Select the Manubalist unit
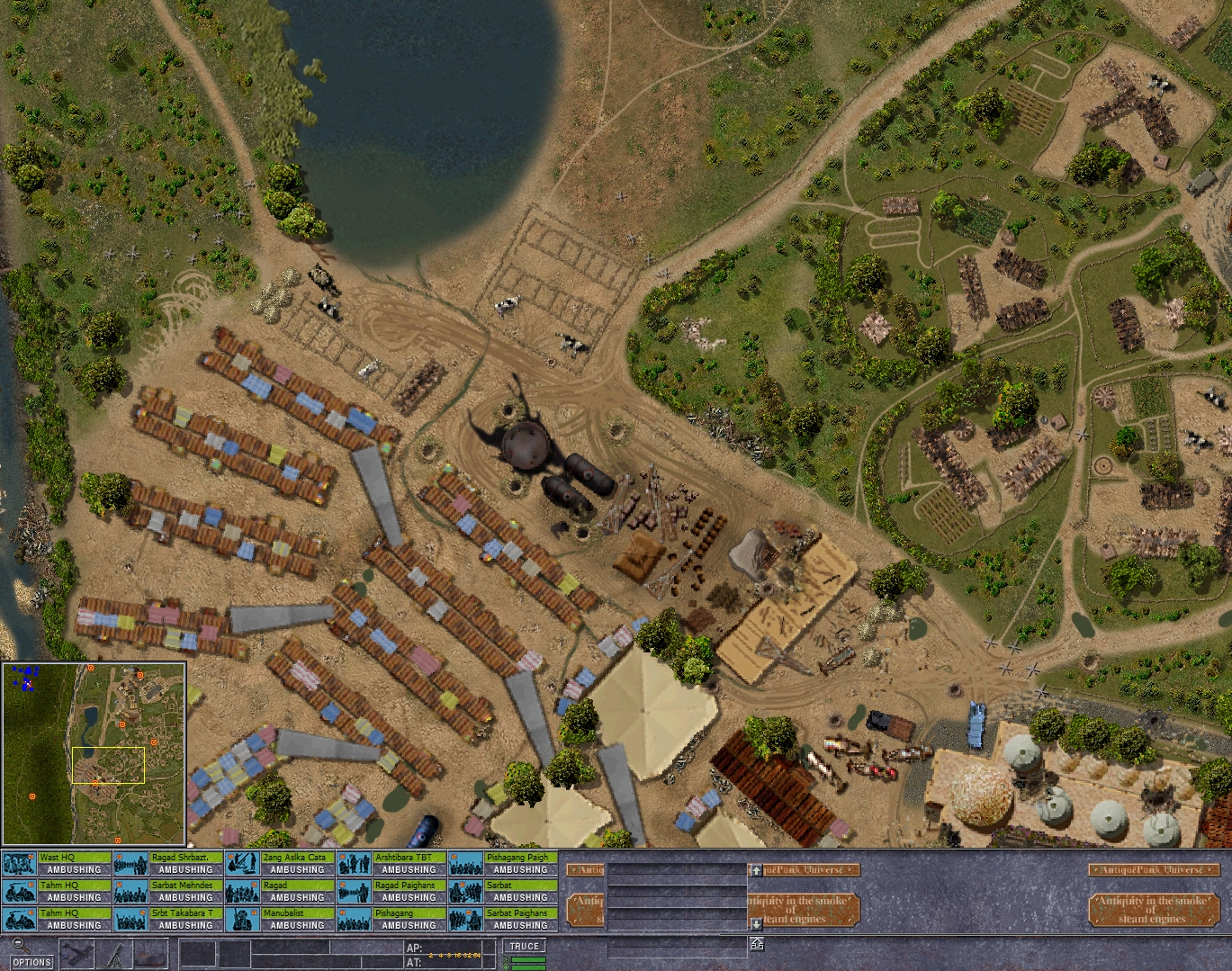 (x=280, y=920)
